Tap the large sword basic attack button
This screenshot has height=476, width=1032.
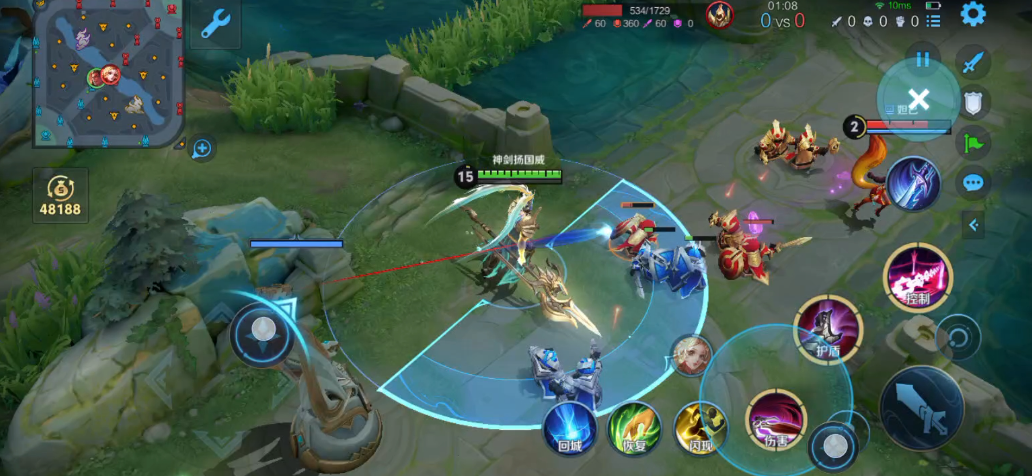point(920,407)
